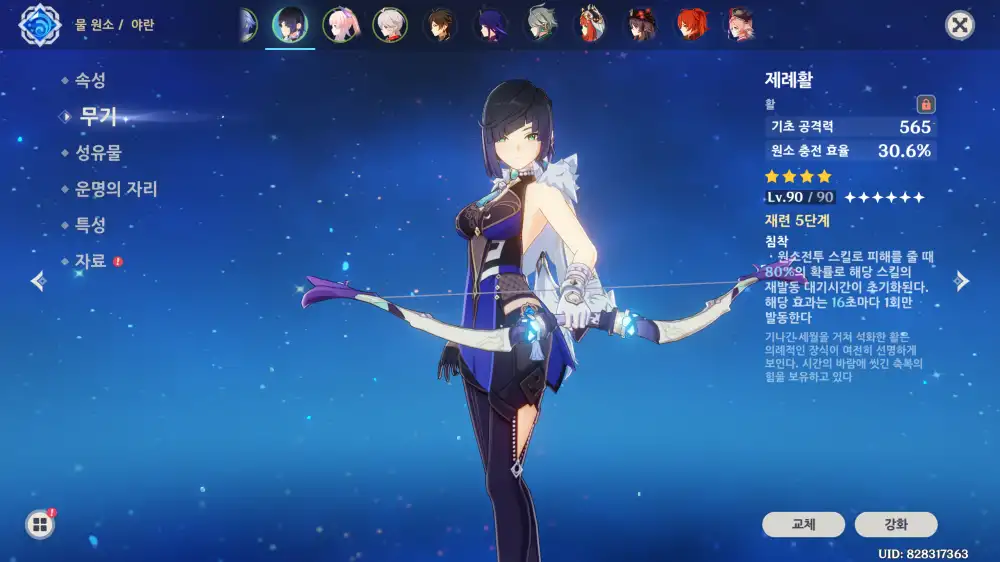This screenshot has height=562, width=1000.
Task: Click the 교체 switch weapon button
Action: tap(803, 524)
